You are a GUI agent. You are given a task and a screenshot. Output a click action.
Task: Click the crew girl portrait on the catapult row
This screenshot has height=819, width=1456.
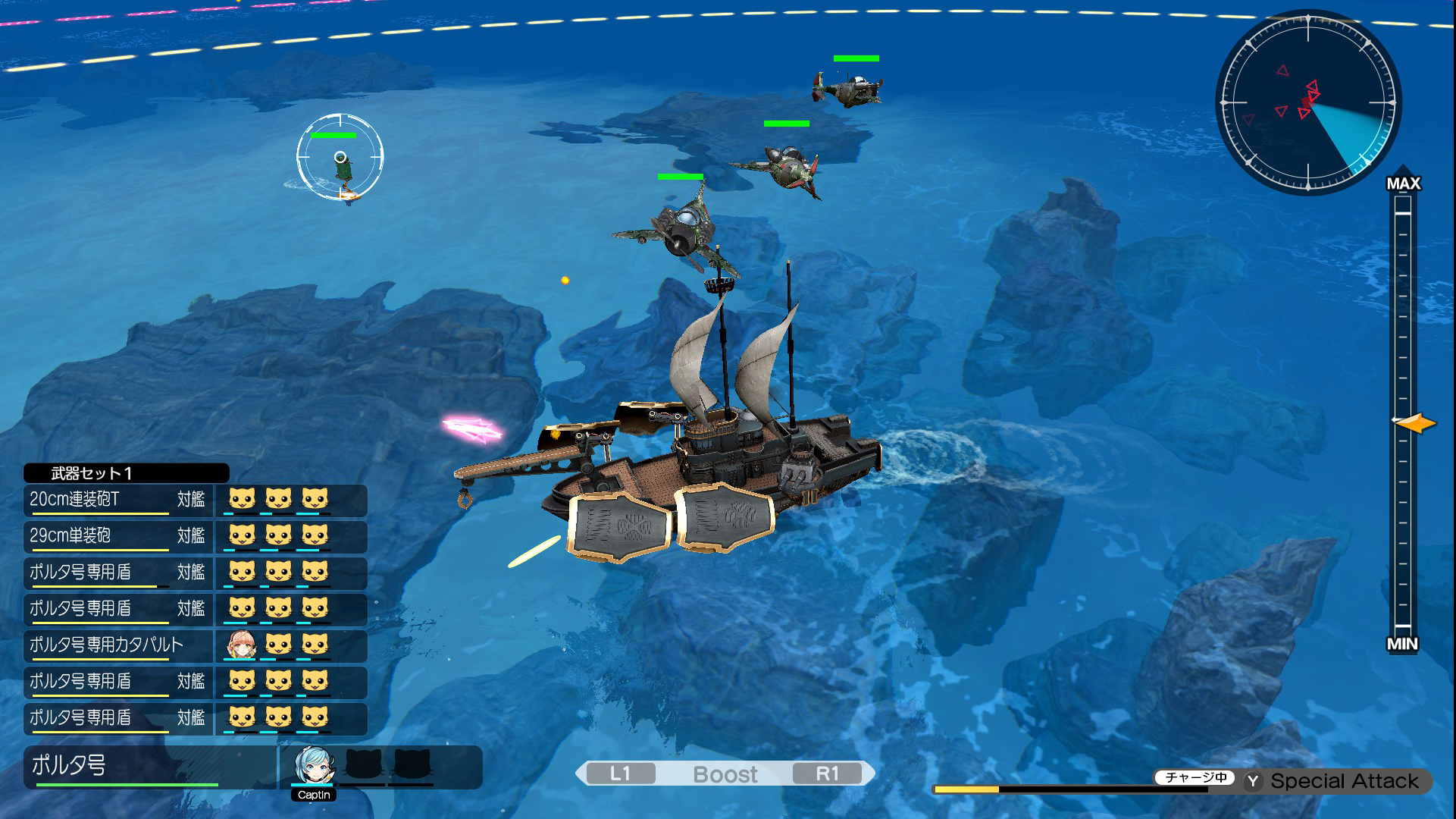tap(242, 645)
